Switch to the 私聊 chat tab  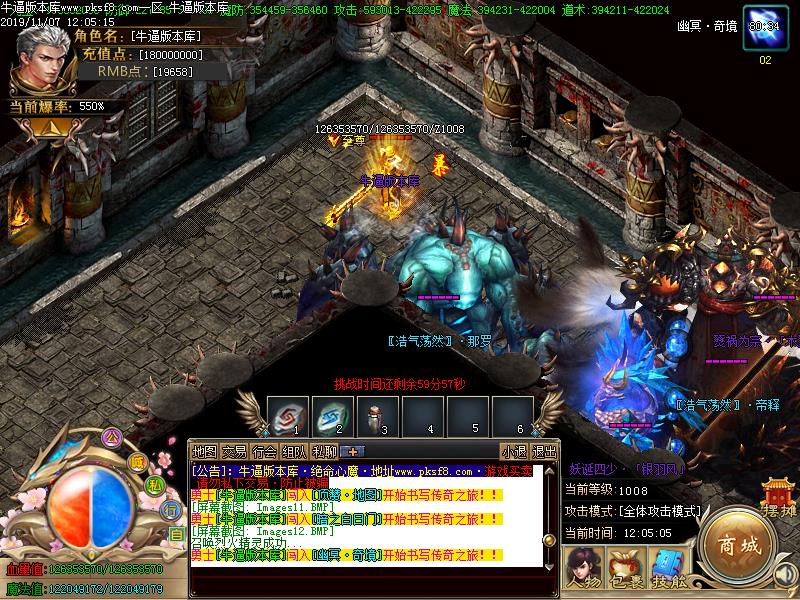(324, 451)
